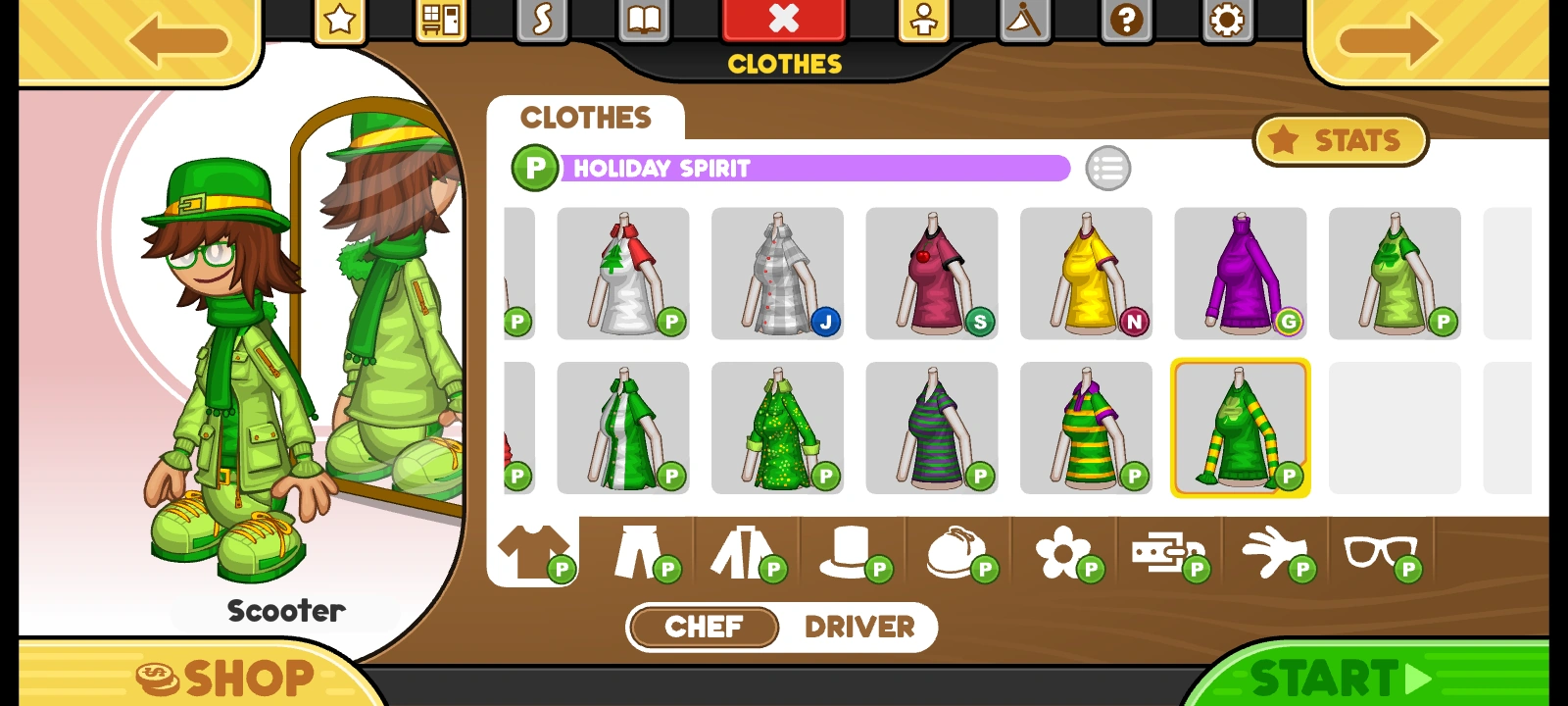
Task: Open the STATS panel
Action: pyautogui.click(x=1340, y=140)
